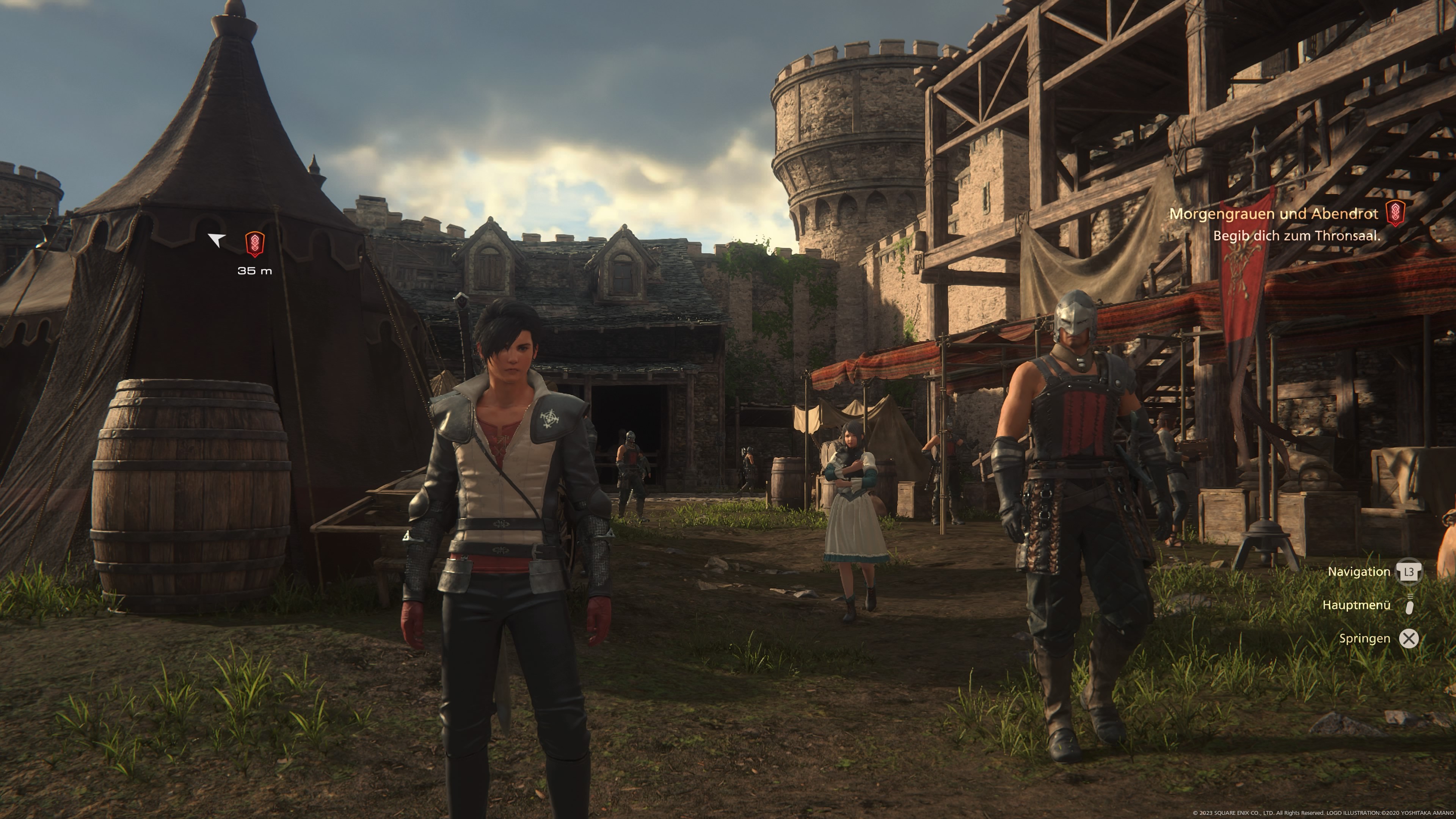Viewport: 1456px width, 819px height.
Task: Select the red quest waypoint marker
Action: 254,244
